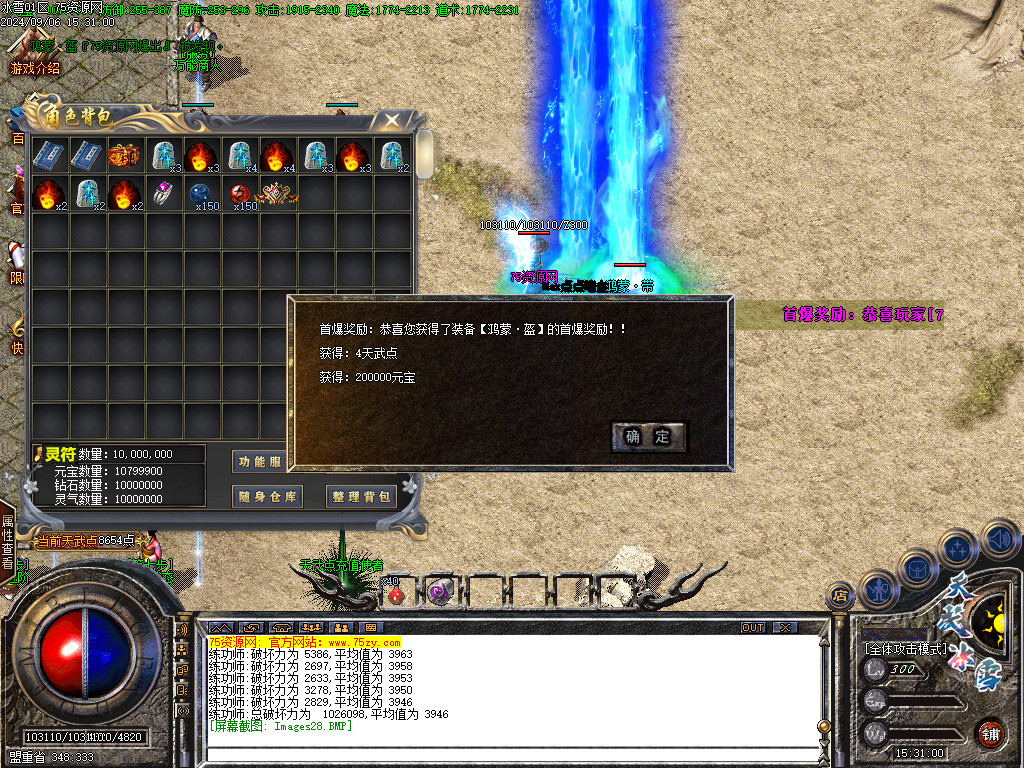Toggle sound with the speaker button
1024x768 pixels.
[999, 538]
